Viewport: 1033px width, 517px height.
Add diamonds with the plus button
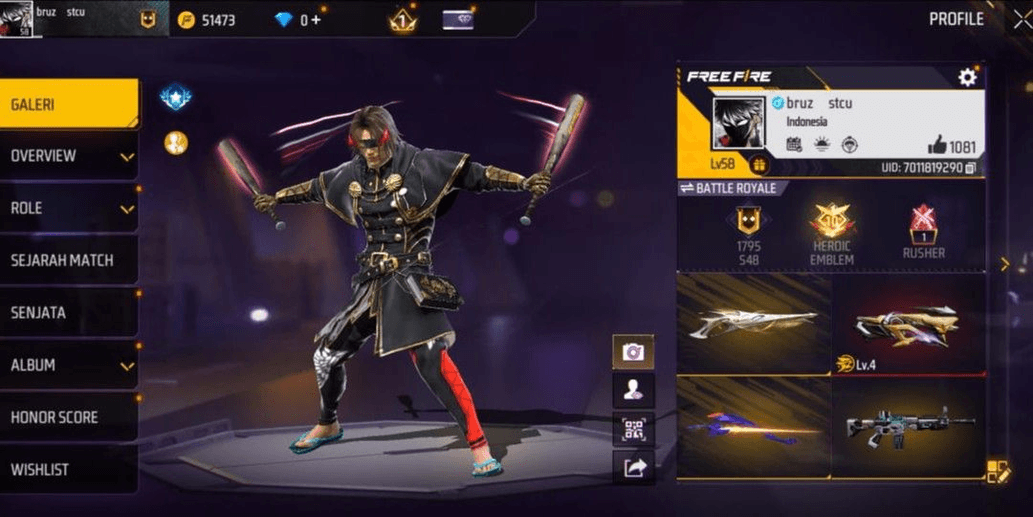coord(317,20)
